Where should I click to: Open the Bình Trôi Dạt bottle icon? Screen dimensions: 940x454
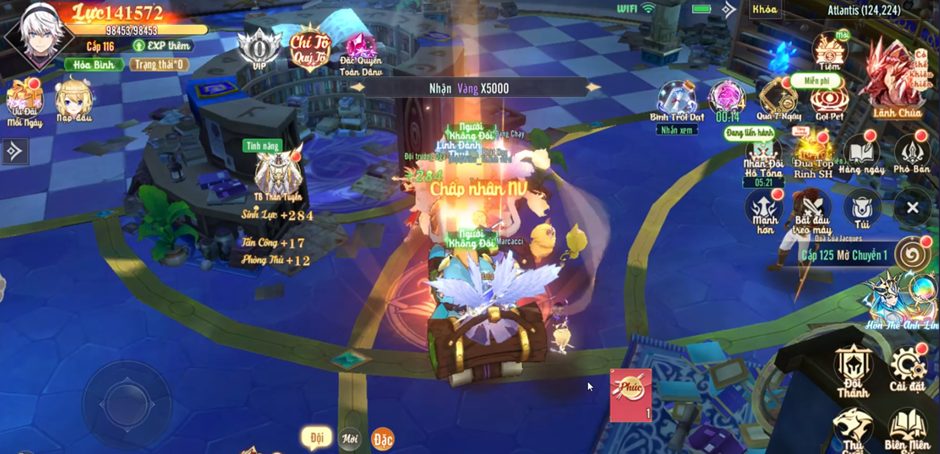pos(677,100)
